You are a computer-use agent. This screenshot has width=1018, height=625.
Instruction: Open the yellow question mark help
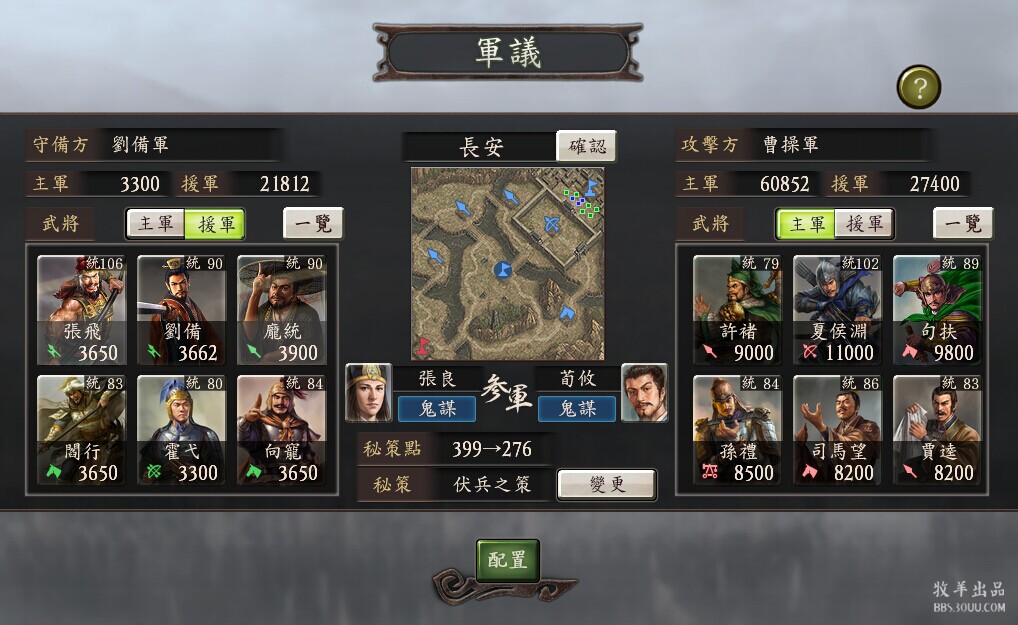pyautogui.click(x=918, y=87)
